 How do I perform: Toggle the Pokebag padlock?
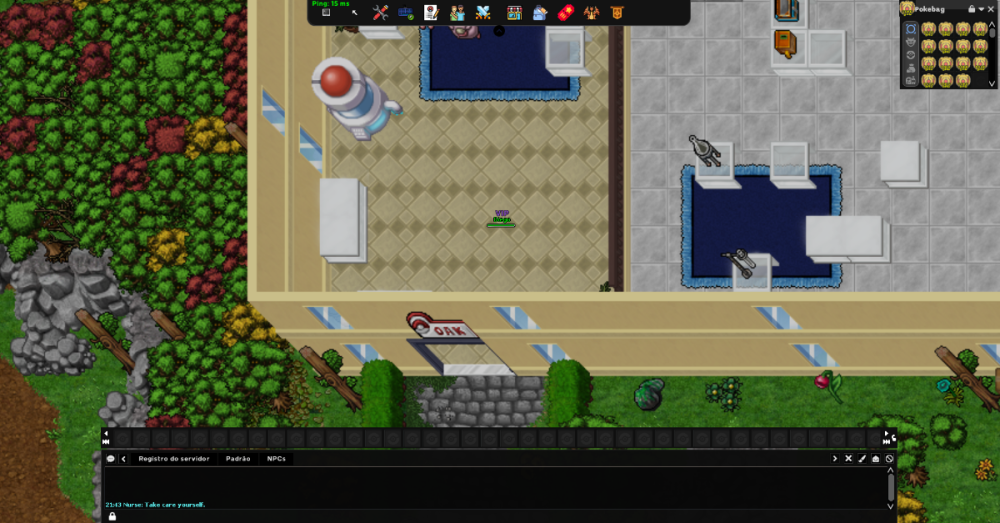[x=971, y=9]
